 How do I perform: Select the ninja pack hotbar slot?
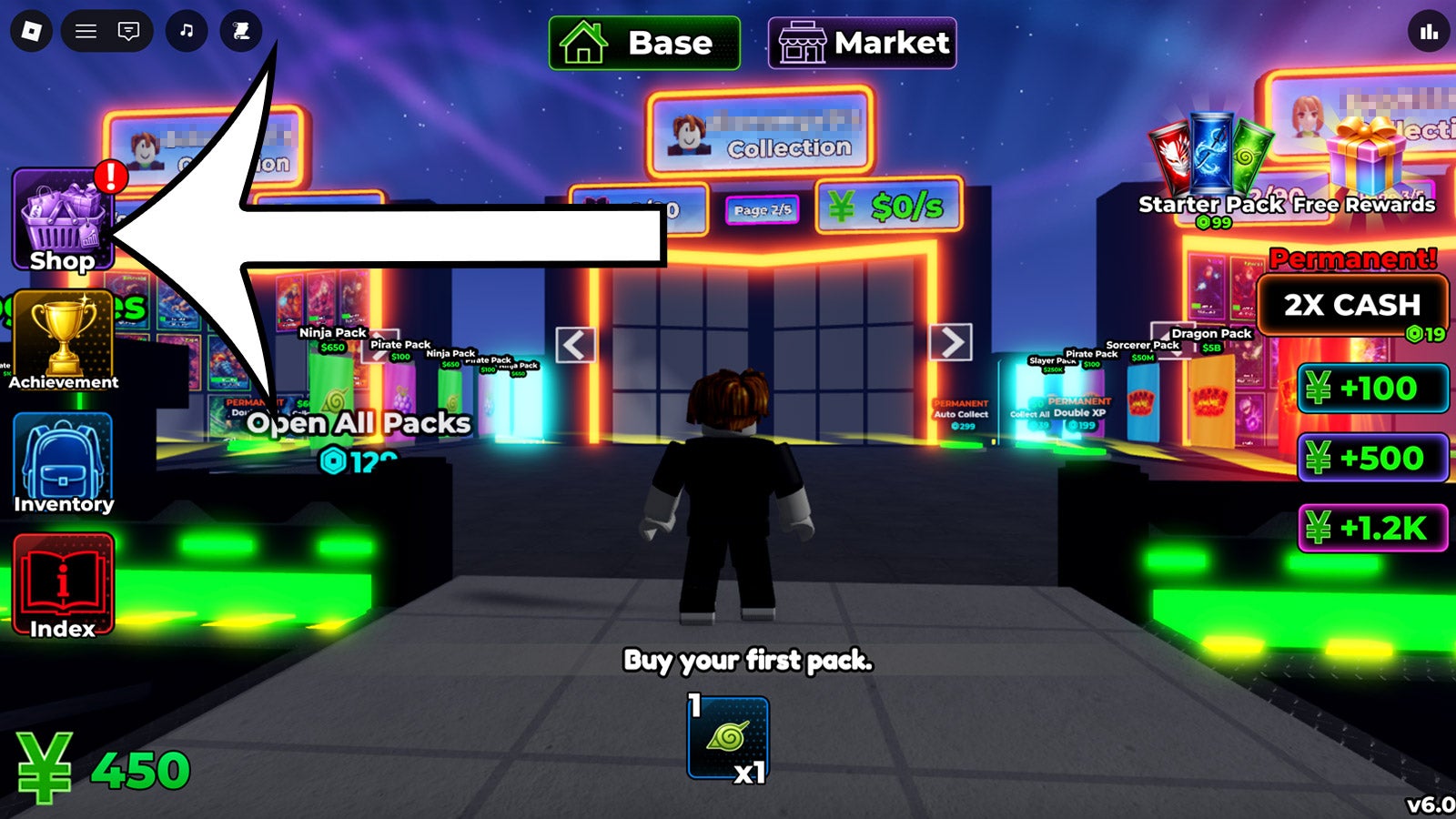coord(728,738)
